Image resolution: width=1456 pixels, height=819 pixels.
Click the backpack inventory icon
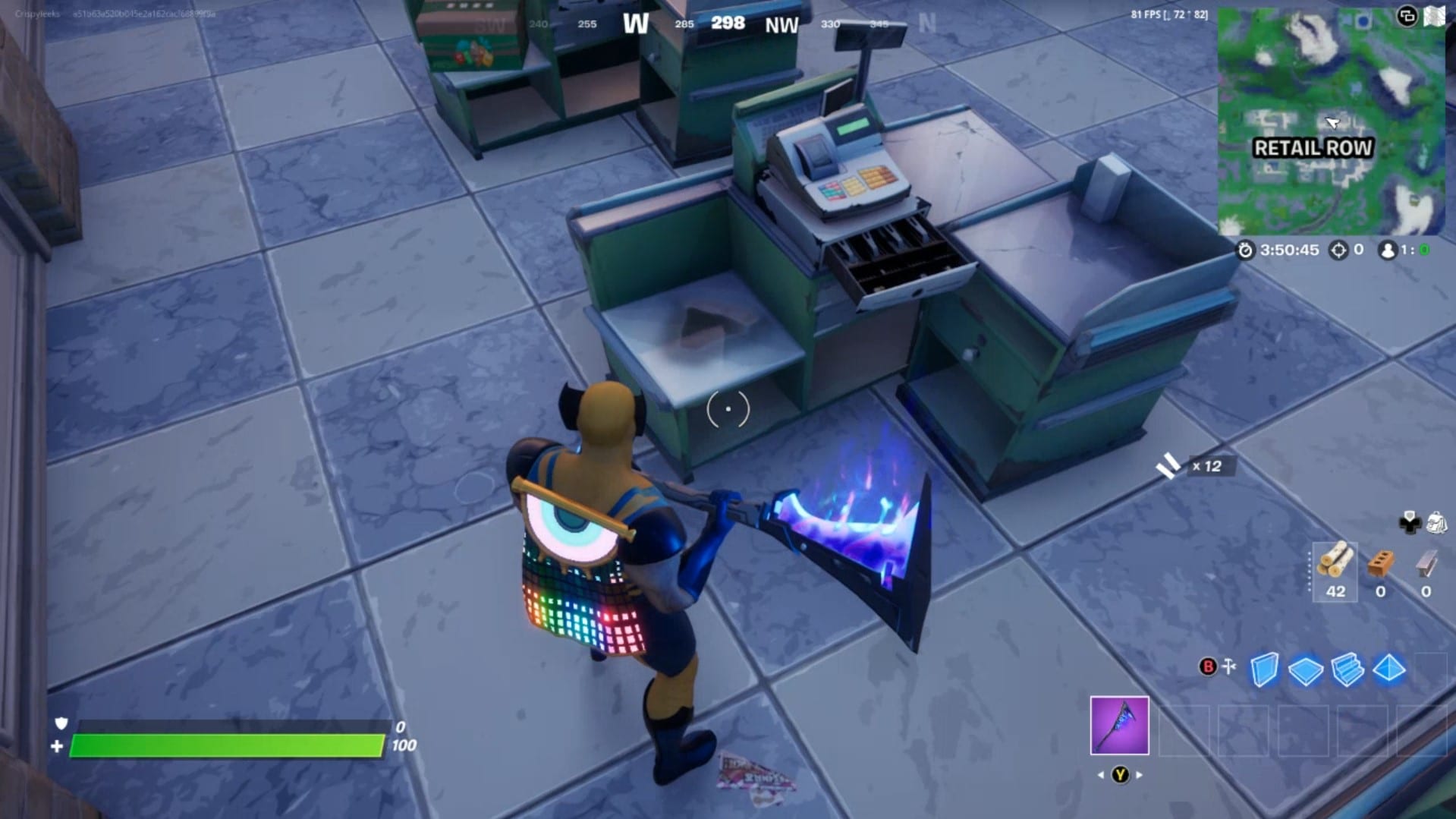[1436, 522]
